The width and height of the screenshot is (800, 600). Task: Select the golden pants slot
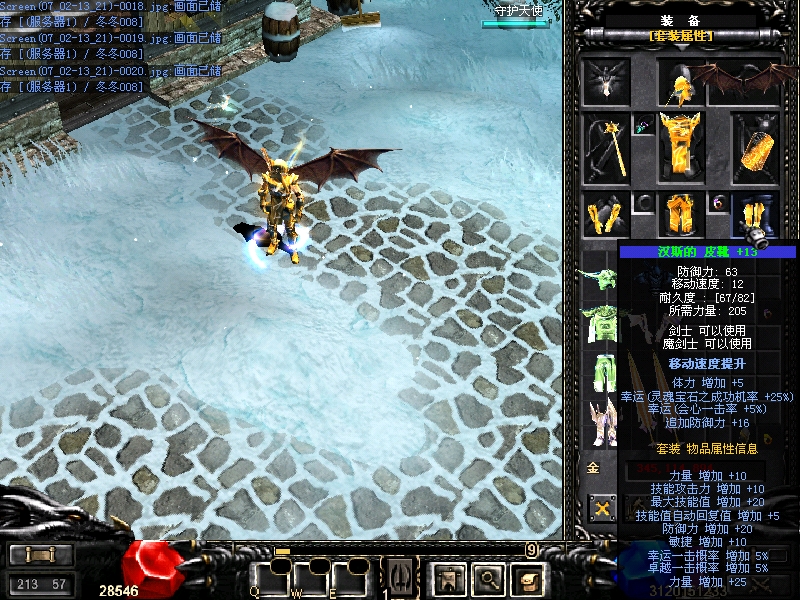click(x=682, y=214)
